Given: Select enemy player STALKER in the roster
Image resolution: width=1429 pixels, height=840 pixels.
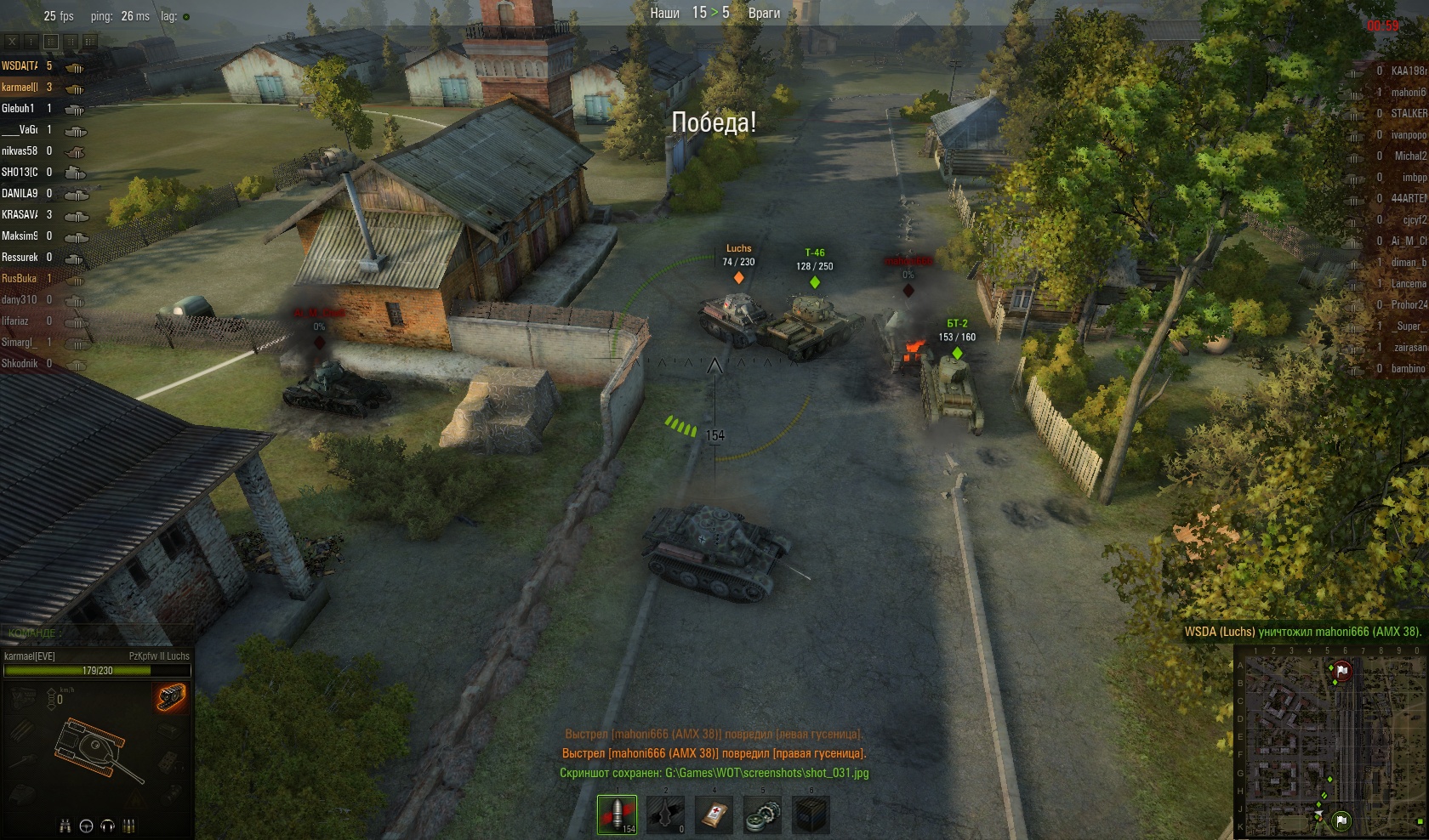Looking at the screenshot, I should click(x=1408, y=113).
